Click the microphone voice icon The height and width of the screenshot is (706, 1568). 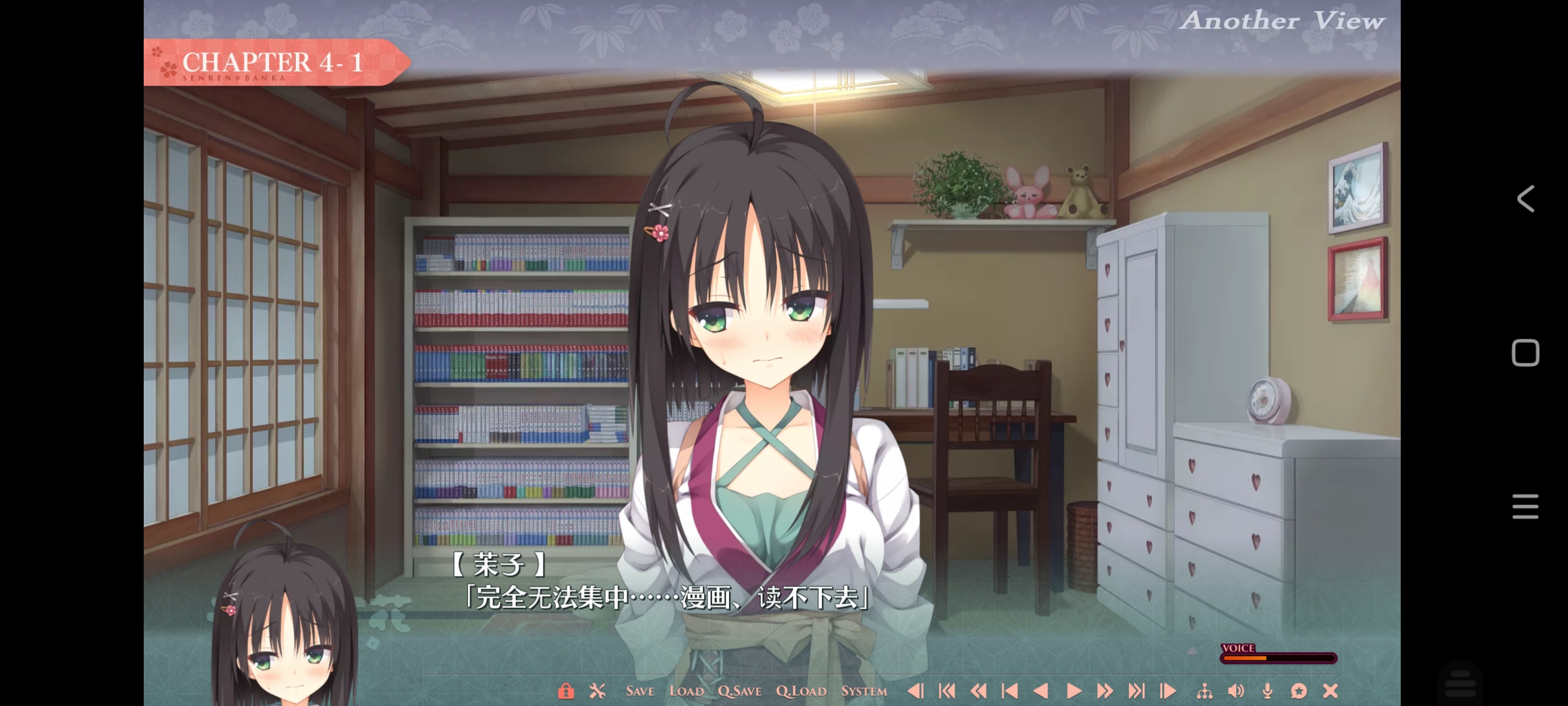(1267, 691)
